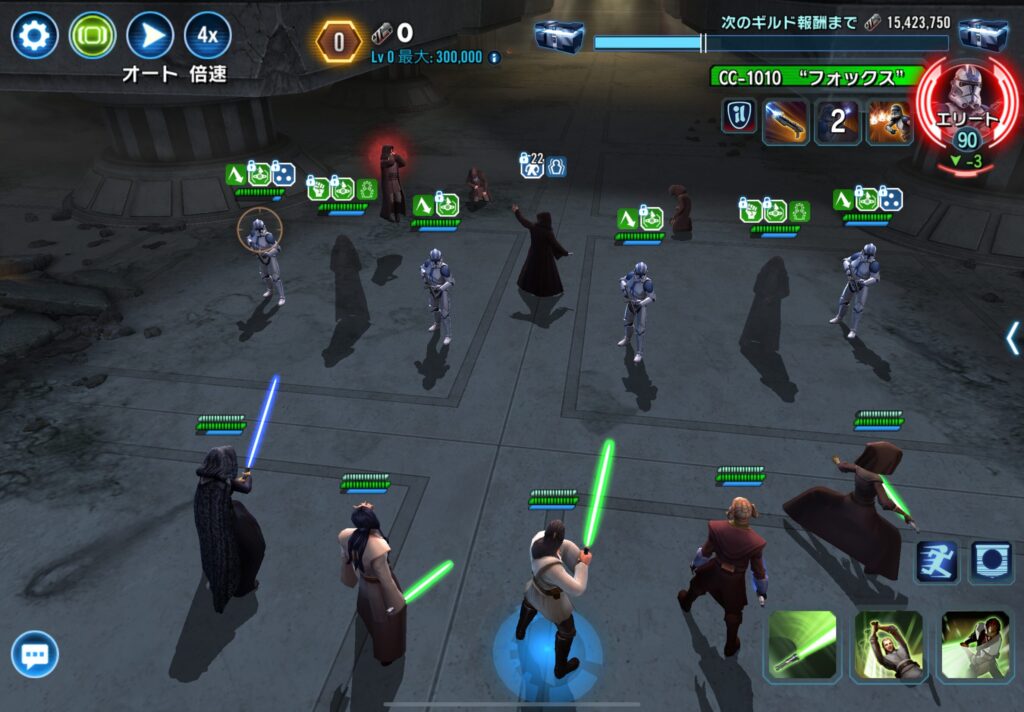Open the right guild reward chest
The image size is (1024, 712).
[983, 37]
